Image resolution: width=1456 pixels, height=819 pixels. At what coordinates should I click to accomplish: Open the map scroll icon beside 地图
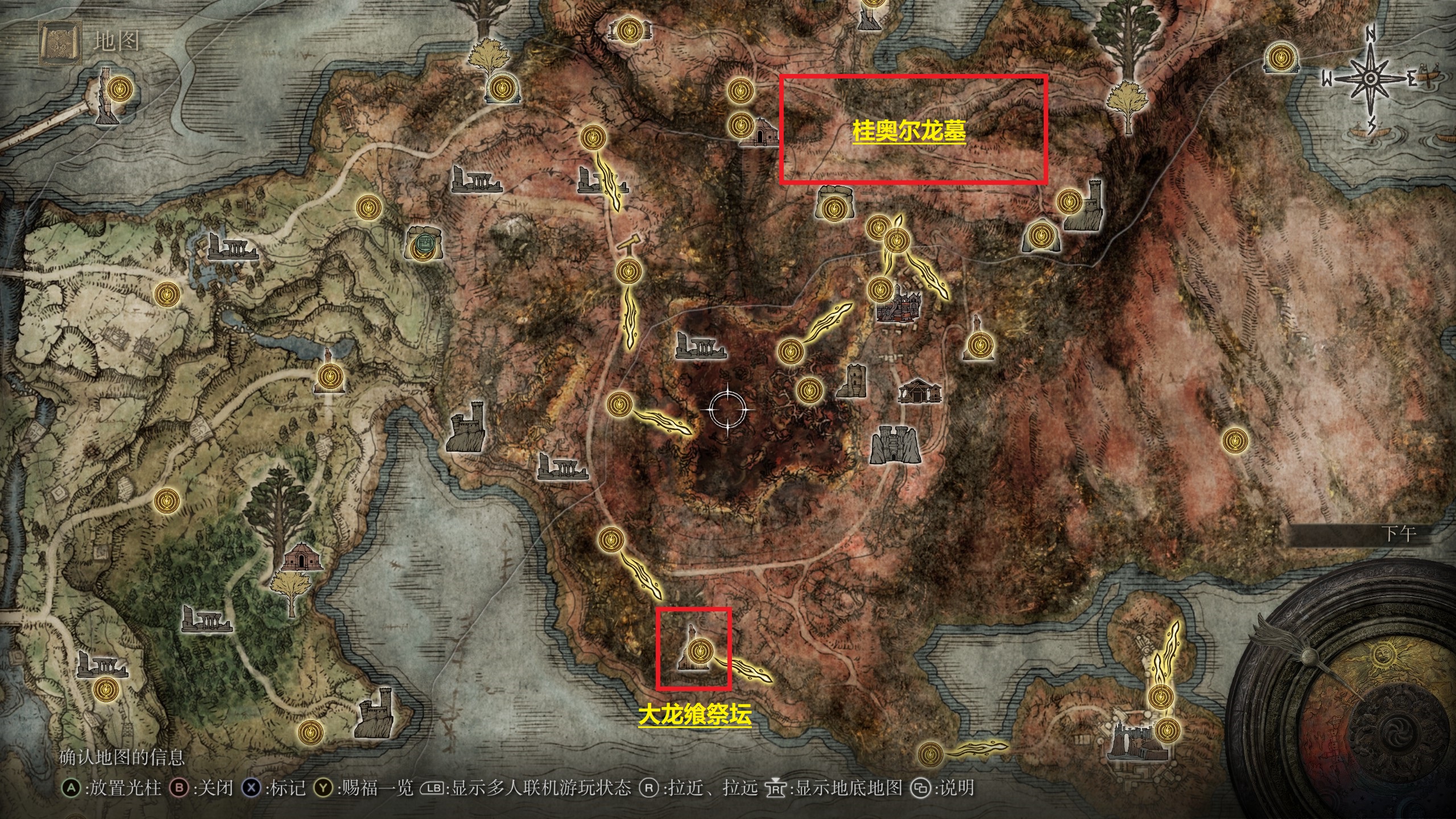tap(59, 43)
